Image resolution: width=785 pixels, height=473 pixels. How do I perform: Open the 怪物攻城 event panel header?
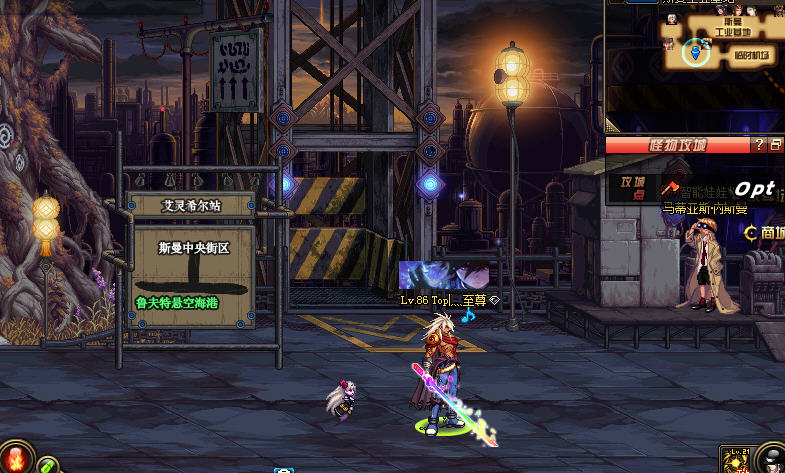(x=677, y=145)
